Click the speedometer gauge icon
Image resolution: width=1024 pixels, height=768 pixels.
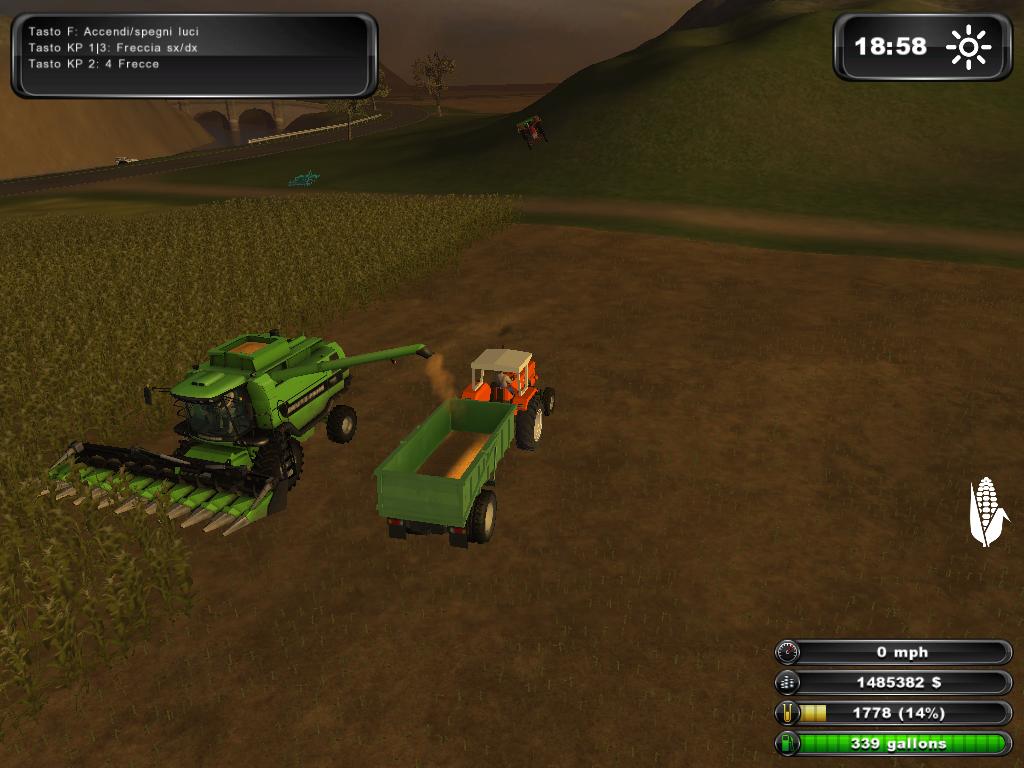pyautogui.click(x=788, y=652)
